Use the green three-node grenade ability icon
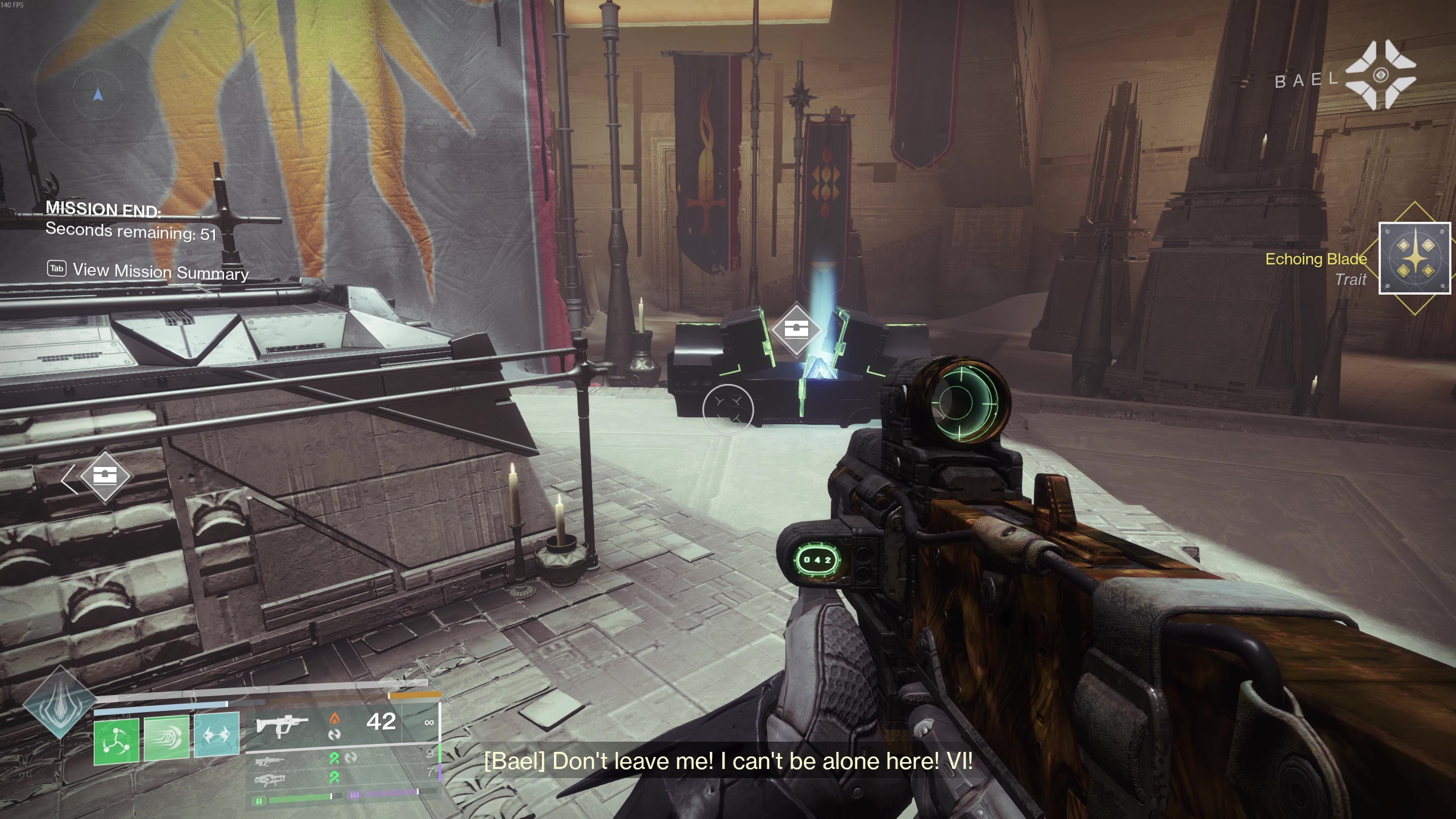Screen dimensions: 1456x819 117,739
